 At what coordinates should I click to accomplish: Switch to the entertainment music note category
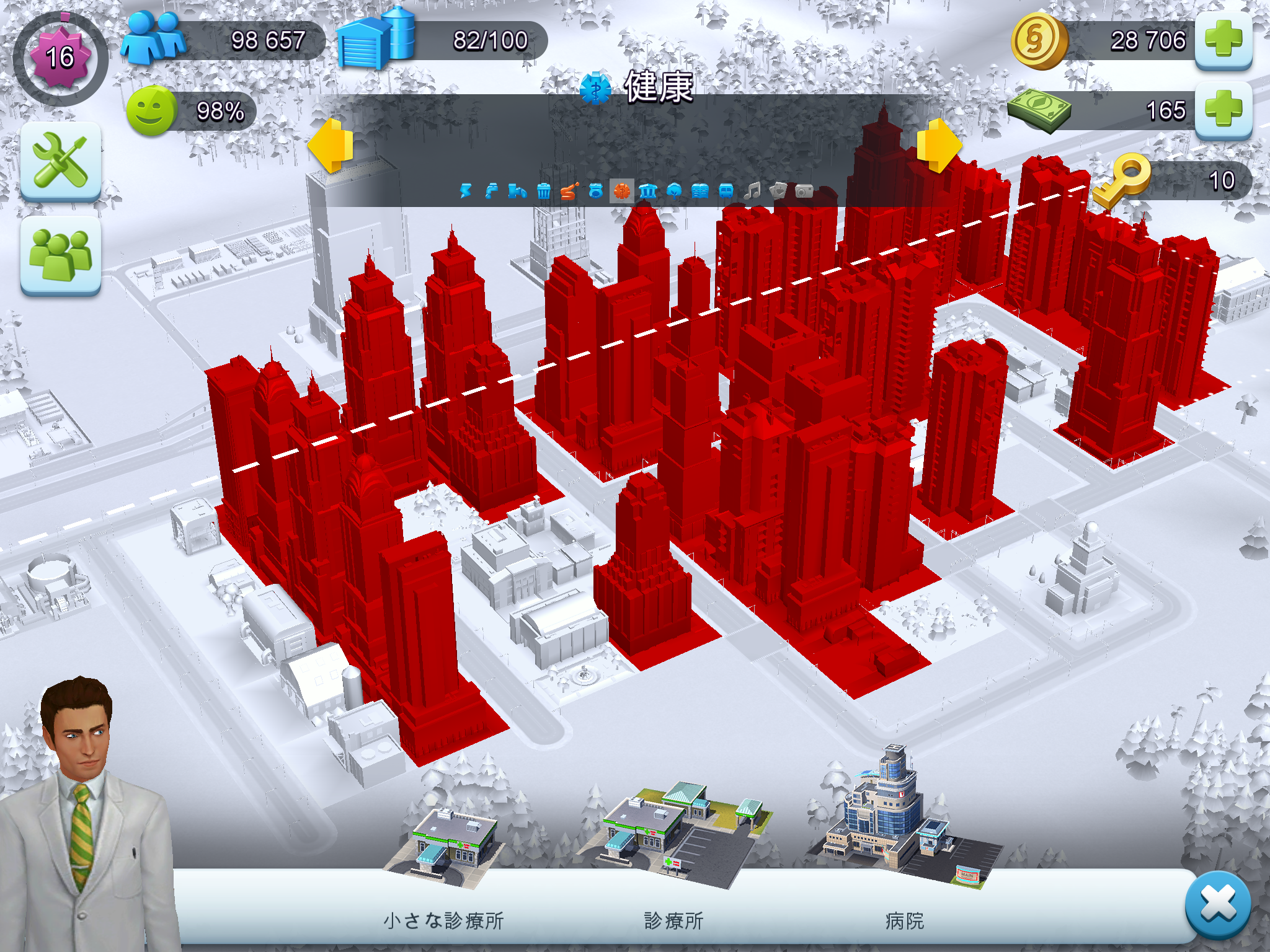pyautogui.click(x=752, y=191)
